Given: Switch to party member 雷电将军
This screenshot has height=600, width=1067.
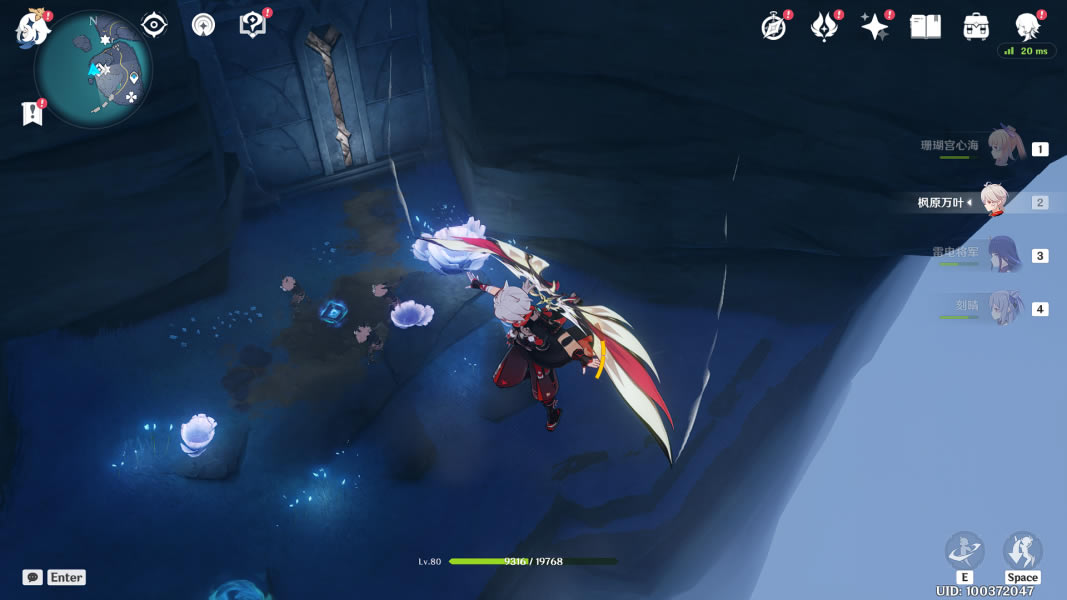Looking at the screenshot, I should [x=1003, y=255].
